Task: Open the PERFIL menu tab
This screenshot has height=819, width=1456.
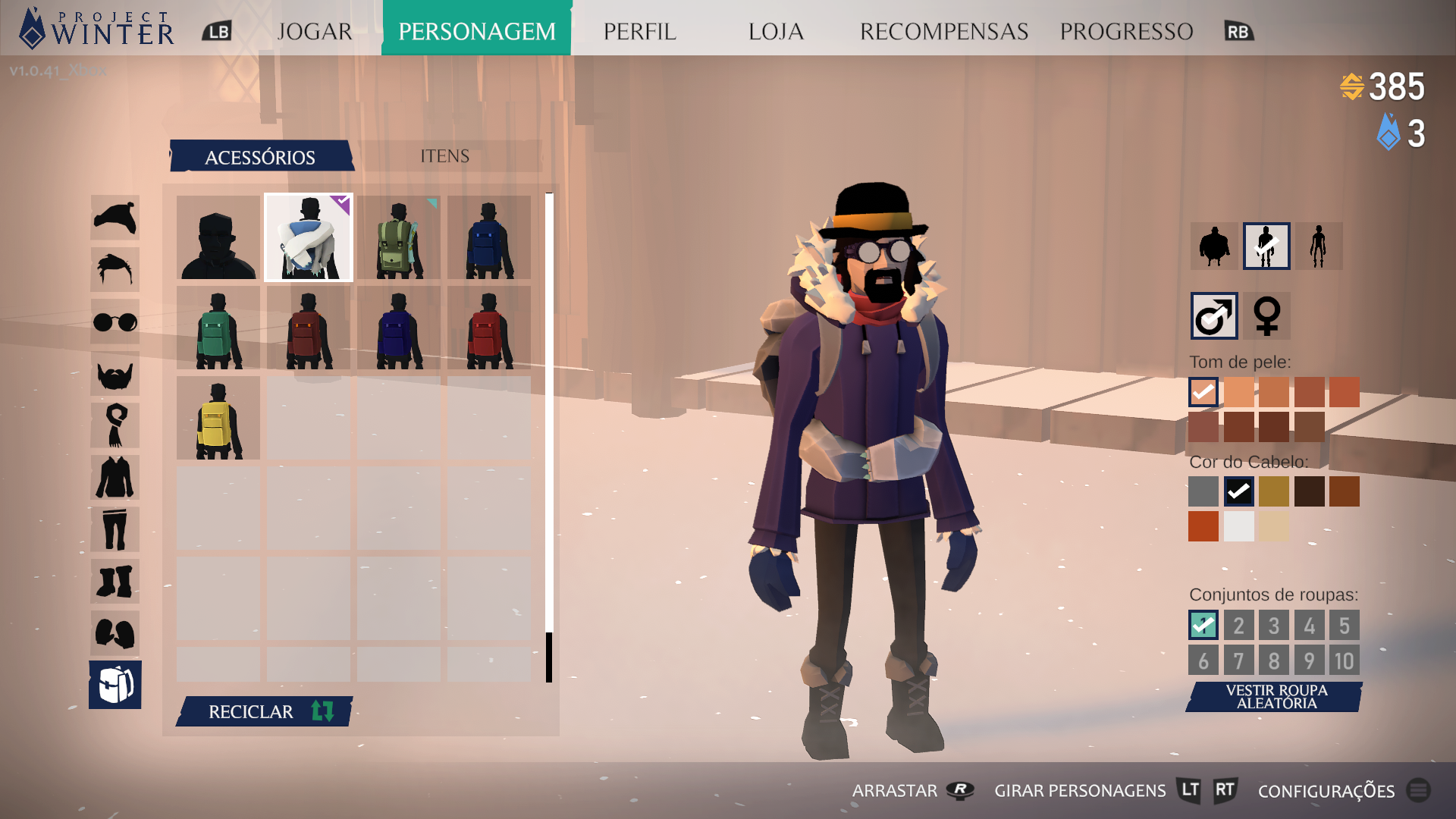Action: pyautogui.click(x=639, y=31)
